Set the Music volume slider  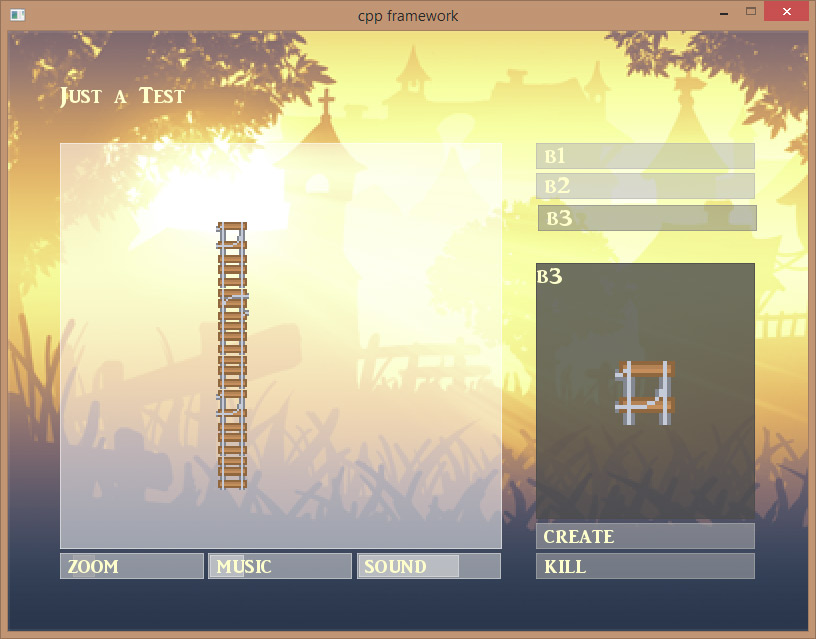tap(280, 566)
